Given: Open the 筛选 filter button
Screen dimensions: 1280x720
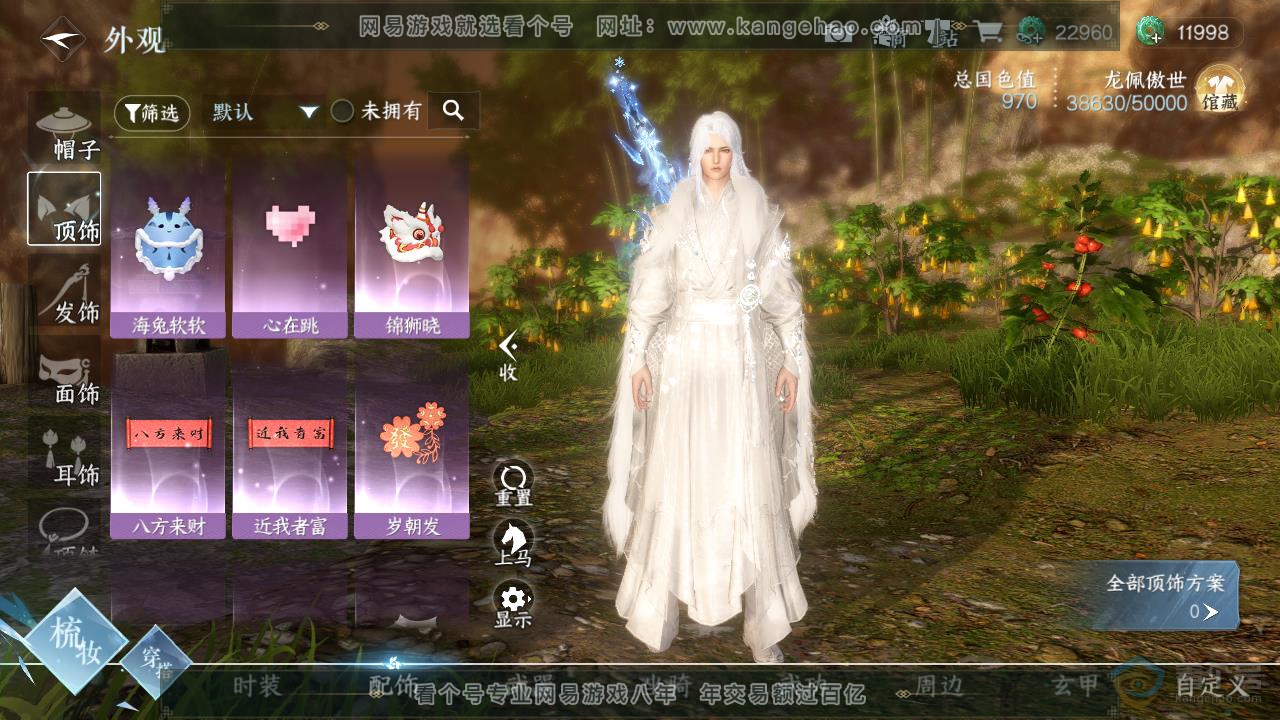Looking at the screenshot, I should click(152, 113).
